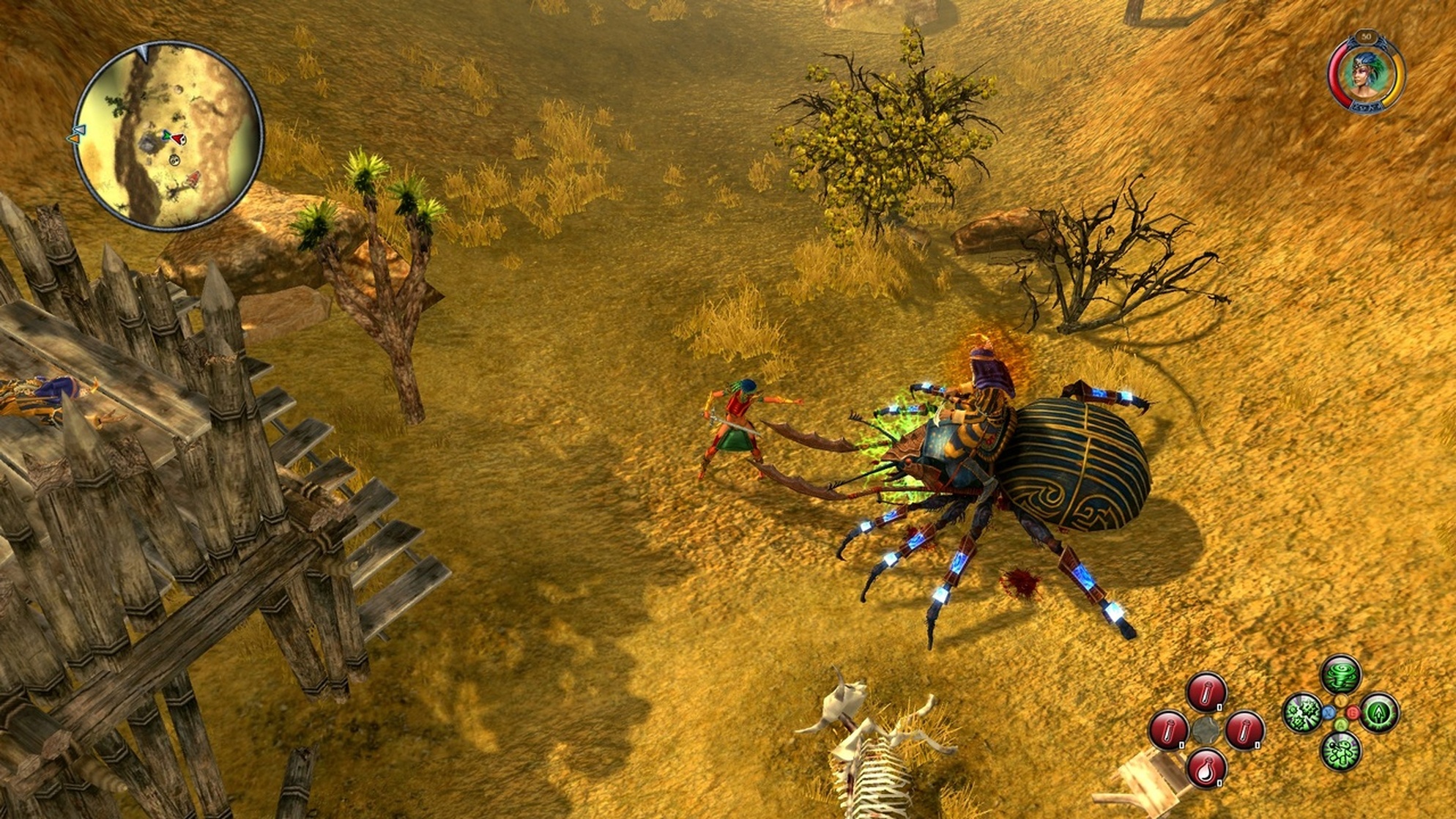Click the yellow Y controller button indicator
Image resolution: width=1456 pixels, height=819 pixels.
coord(1340,700)
